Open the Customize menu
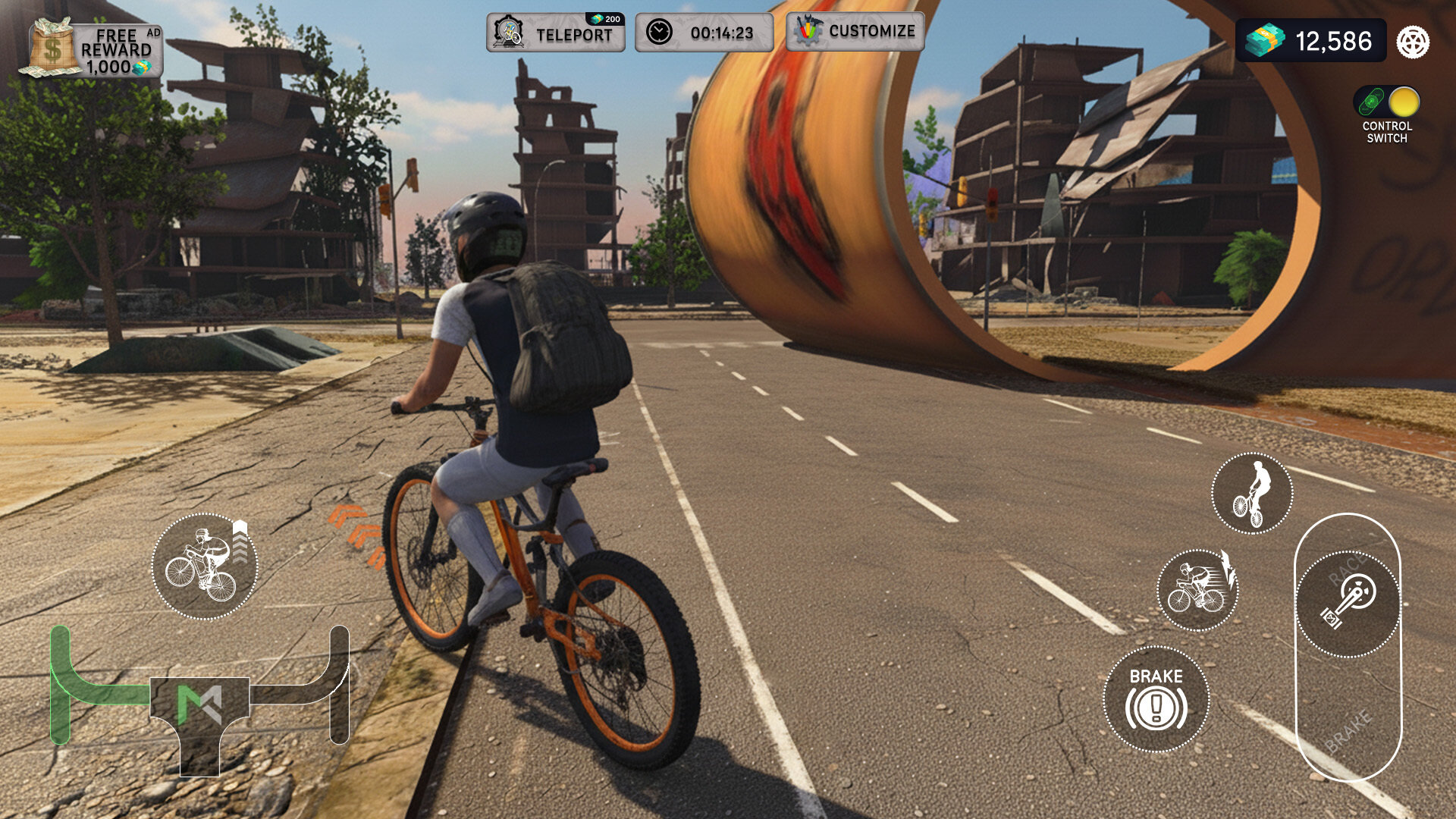 click(855, 32)
